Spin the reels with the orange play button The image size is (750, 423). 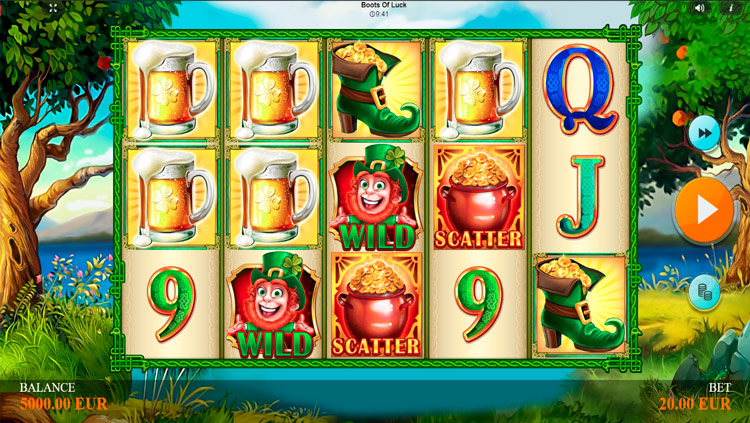coord(705,210)
